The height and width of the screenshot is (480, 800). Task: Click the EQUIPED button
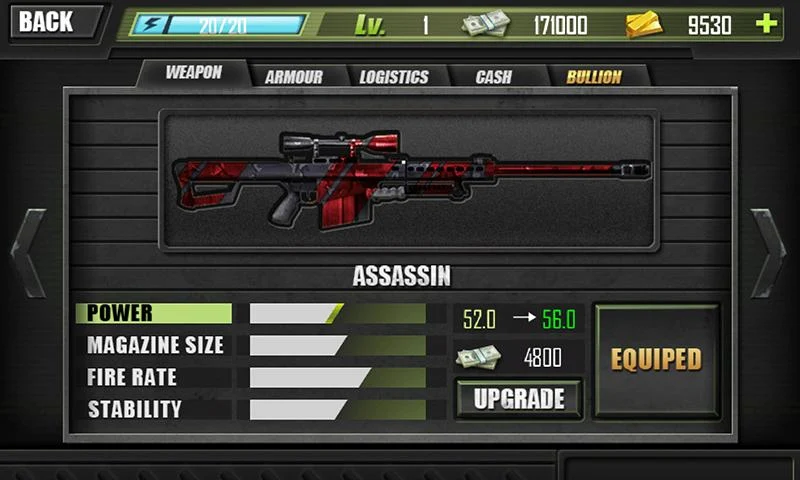point(656,360)
